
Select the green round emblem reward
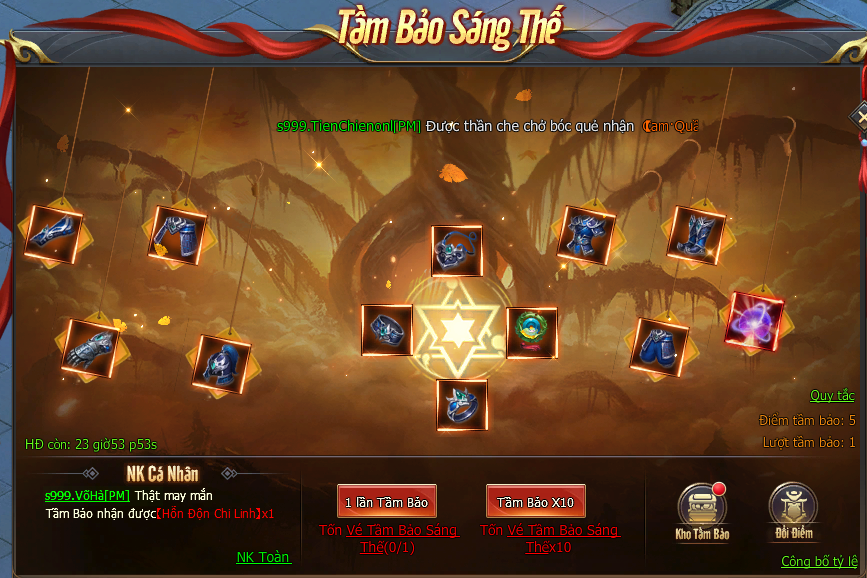[x=532, y=332]
